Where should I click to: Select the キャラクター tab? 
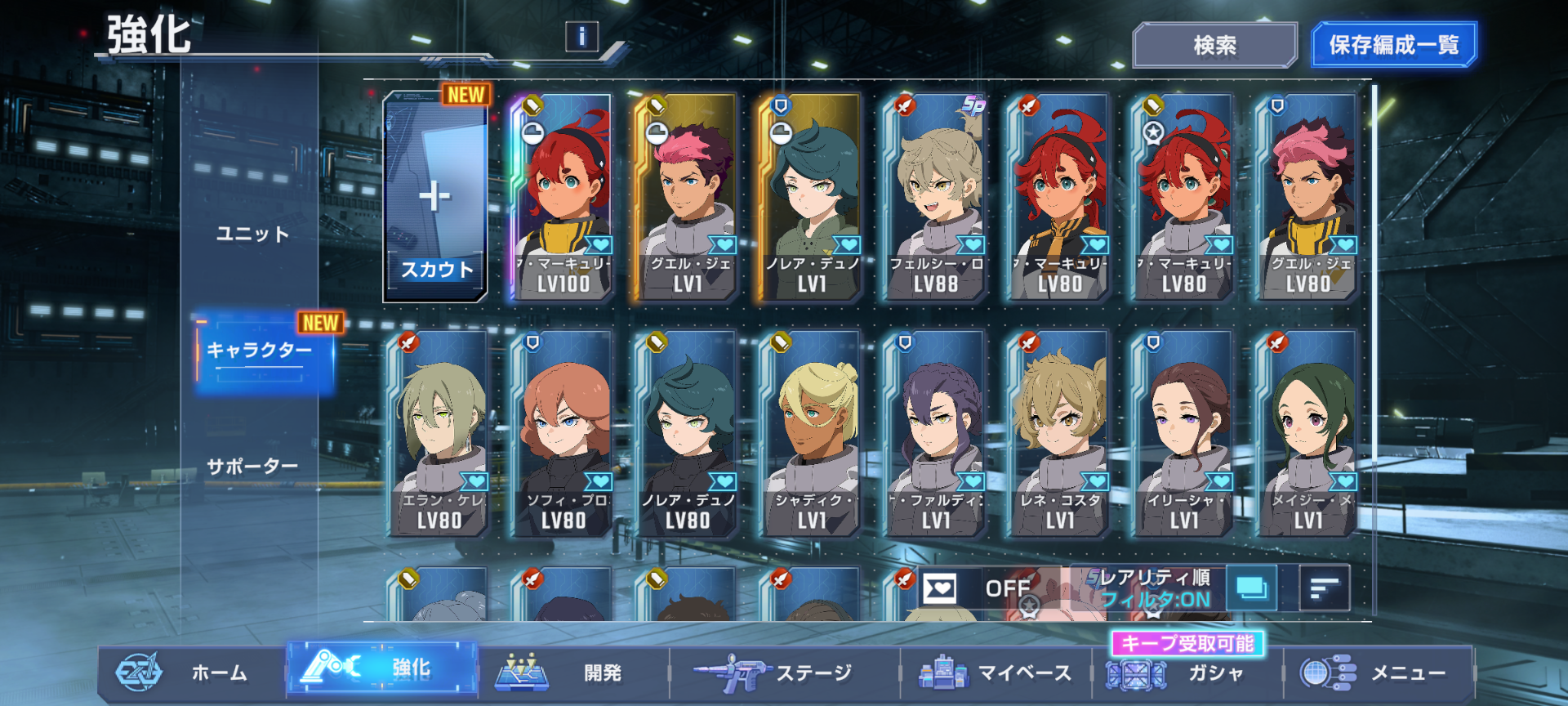coord(261,351)
